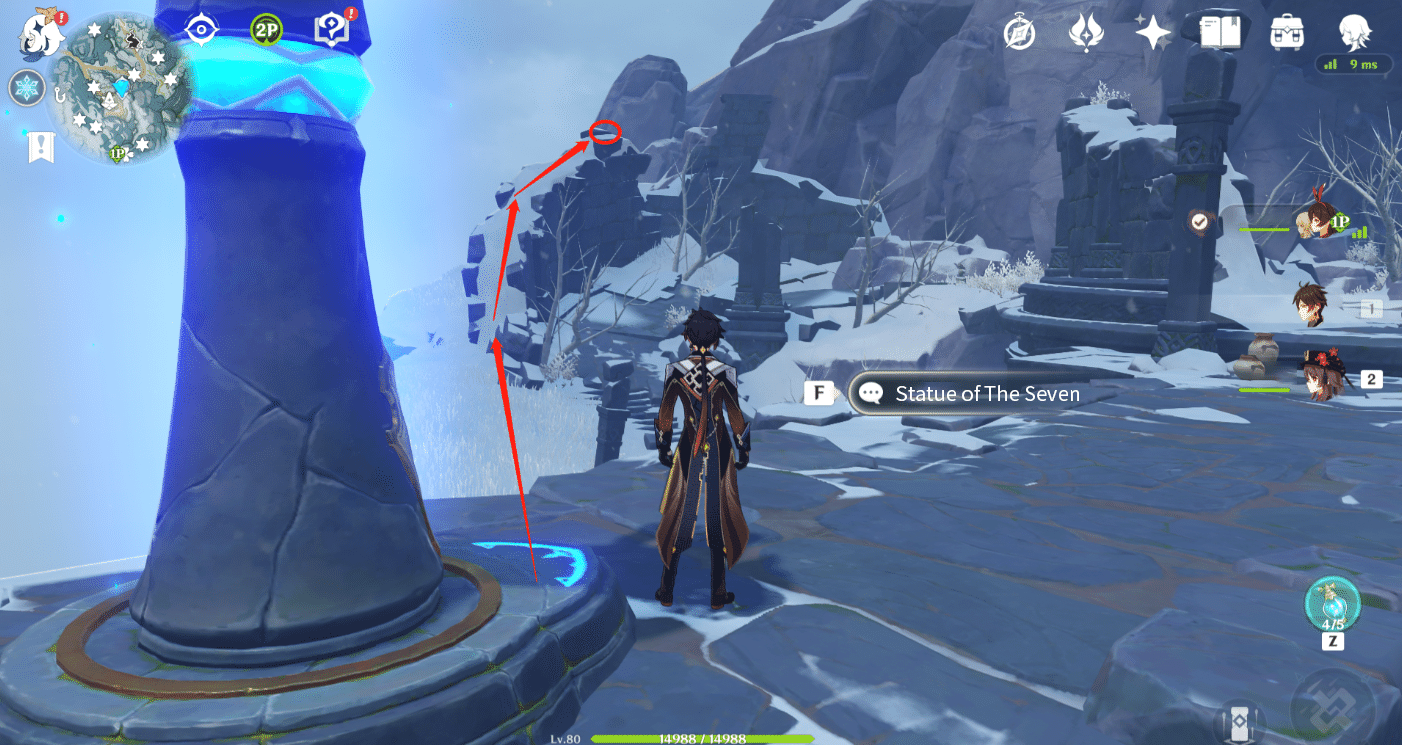Screen dimensions: 1402x745
Task: Toggle the eye quest-guidance icon
Action: [203, 30]
